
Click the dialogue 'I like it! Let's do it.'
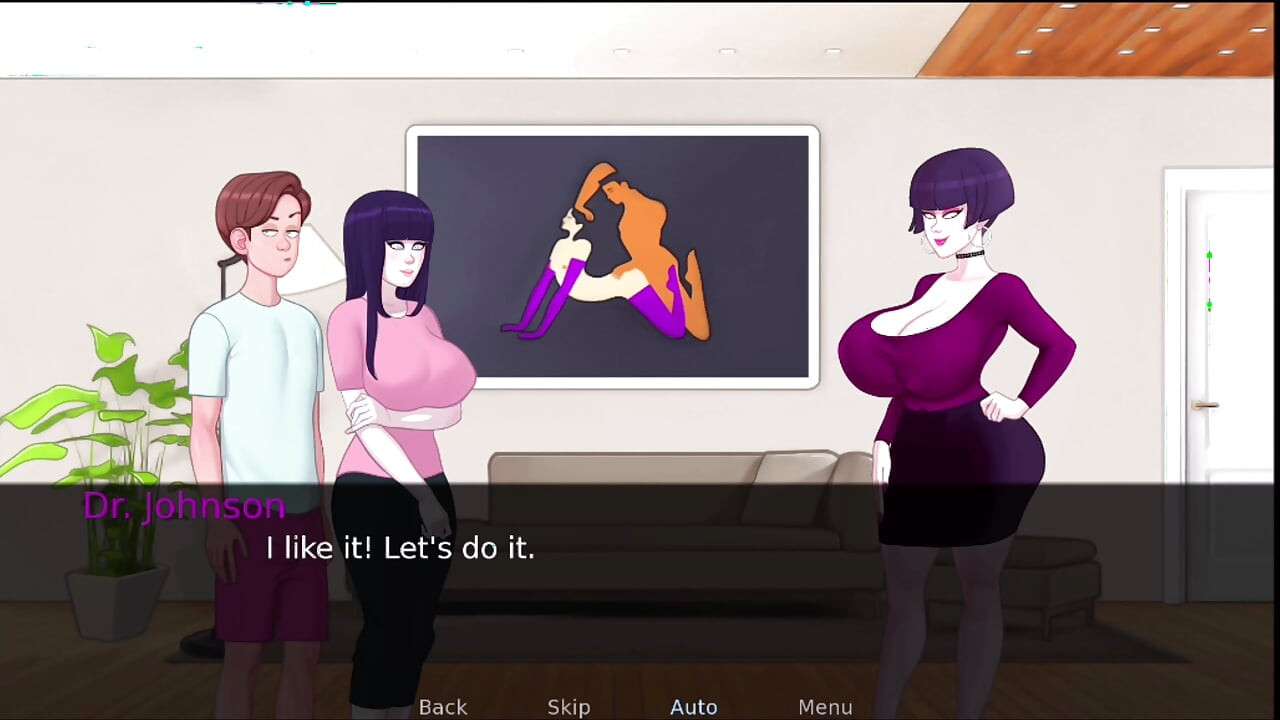(x=400, y=548)
